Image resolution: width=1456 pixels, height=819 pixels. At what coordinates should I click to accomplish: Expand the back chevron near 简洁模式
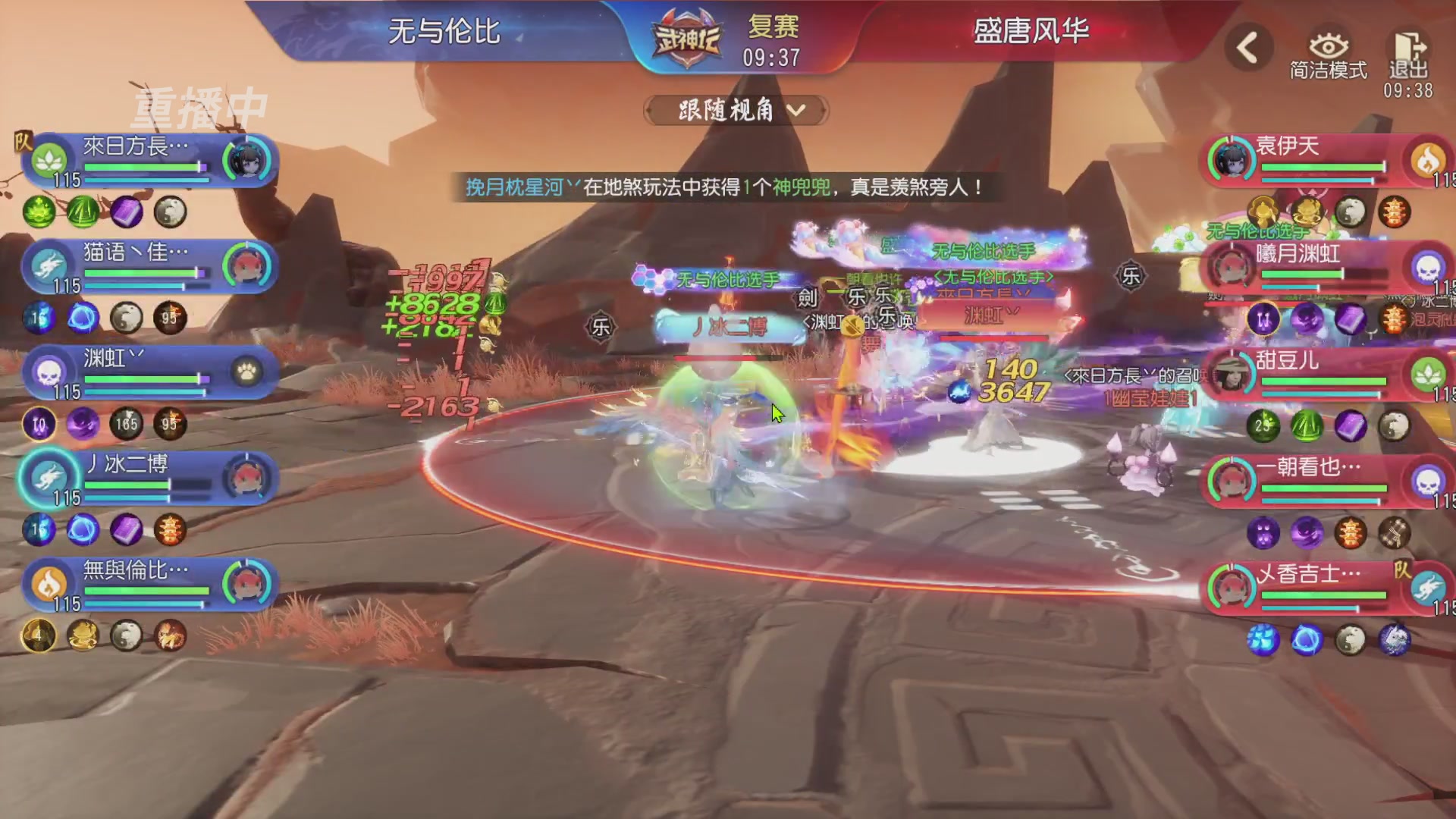1248,45
